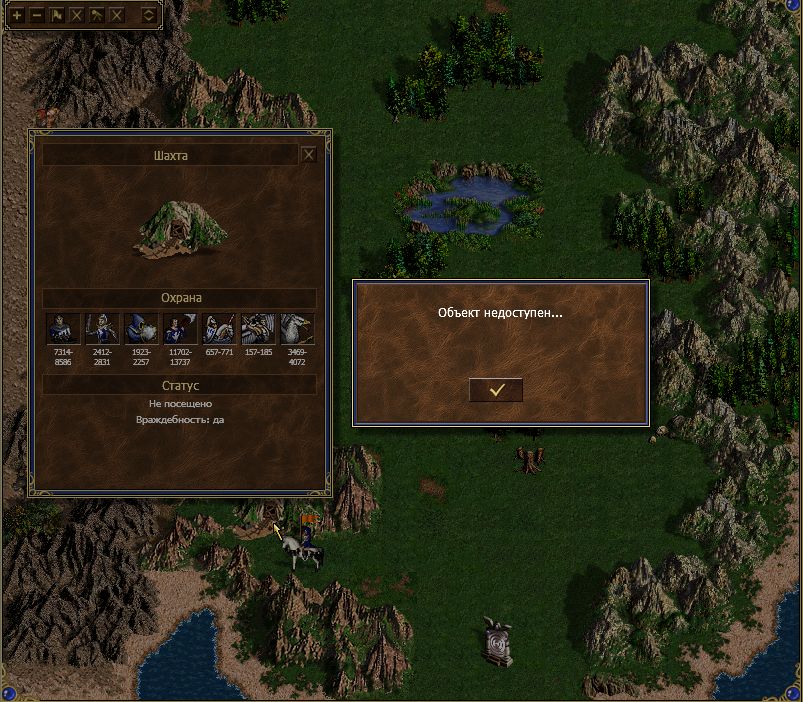Close the Шахта info window
The image size is (803, 702).
309,155
